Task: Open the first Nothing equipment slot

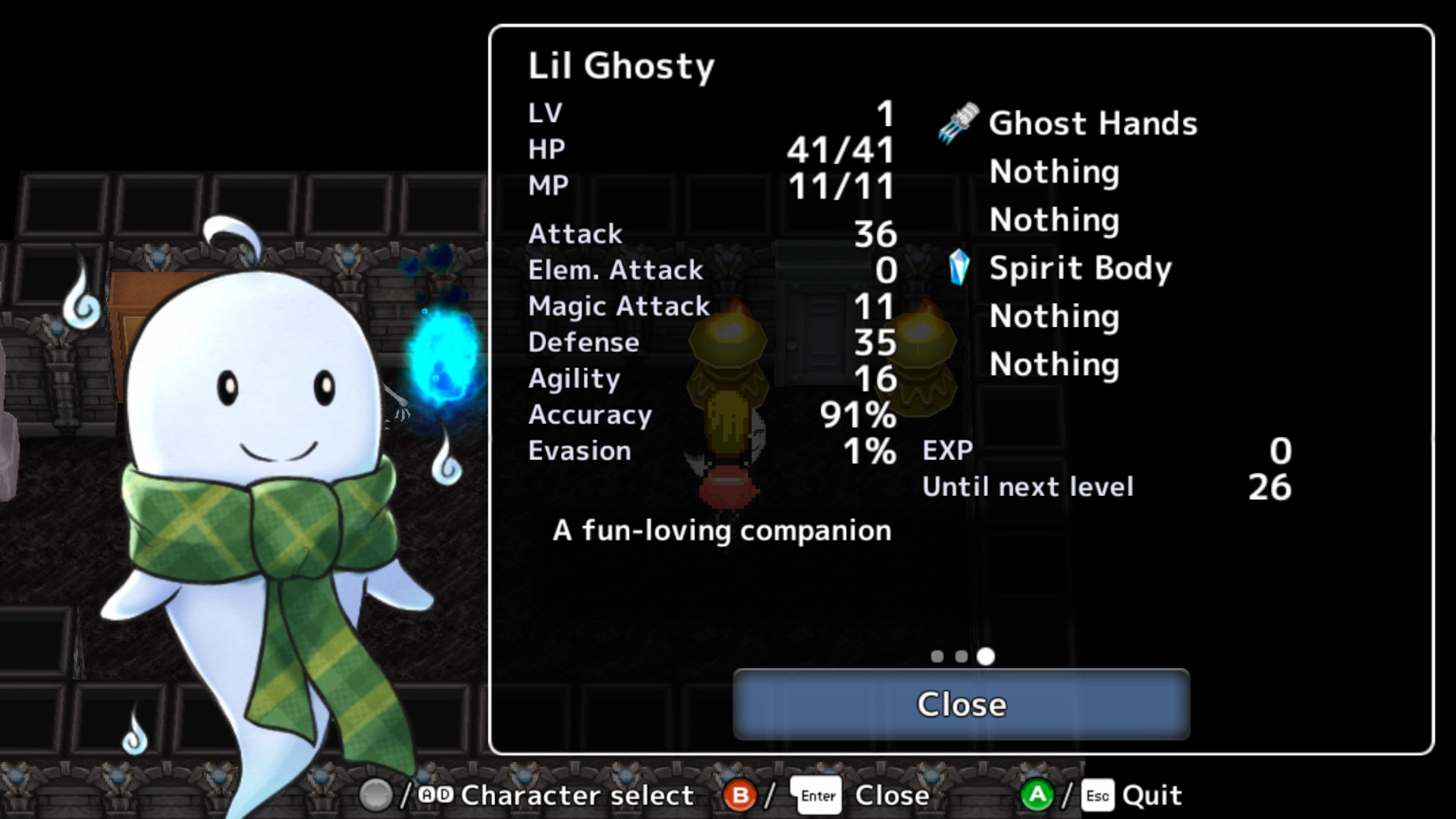Action: (1054, 172)
